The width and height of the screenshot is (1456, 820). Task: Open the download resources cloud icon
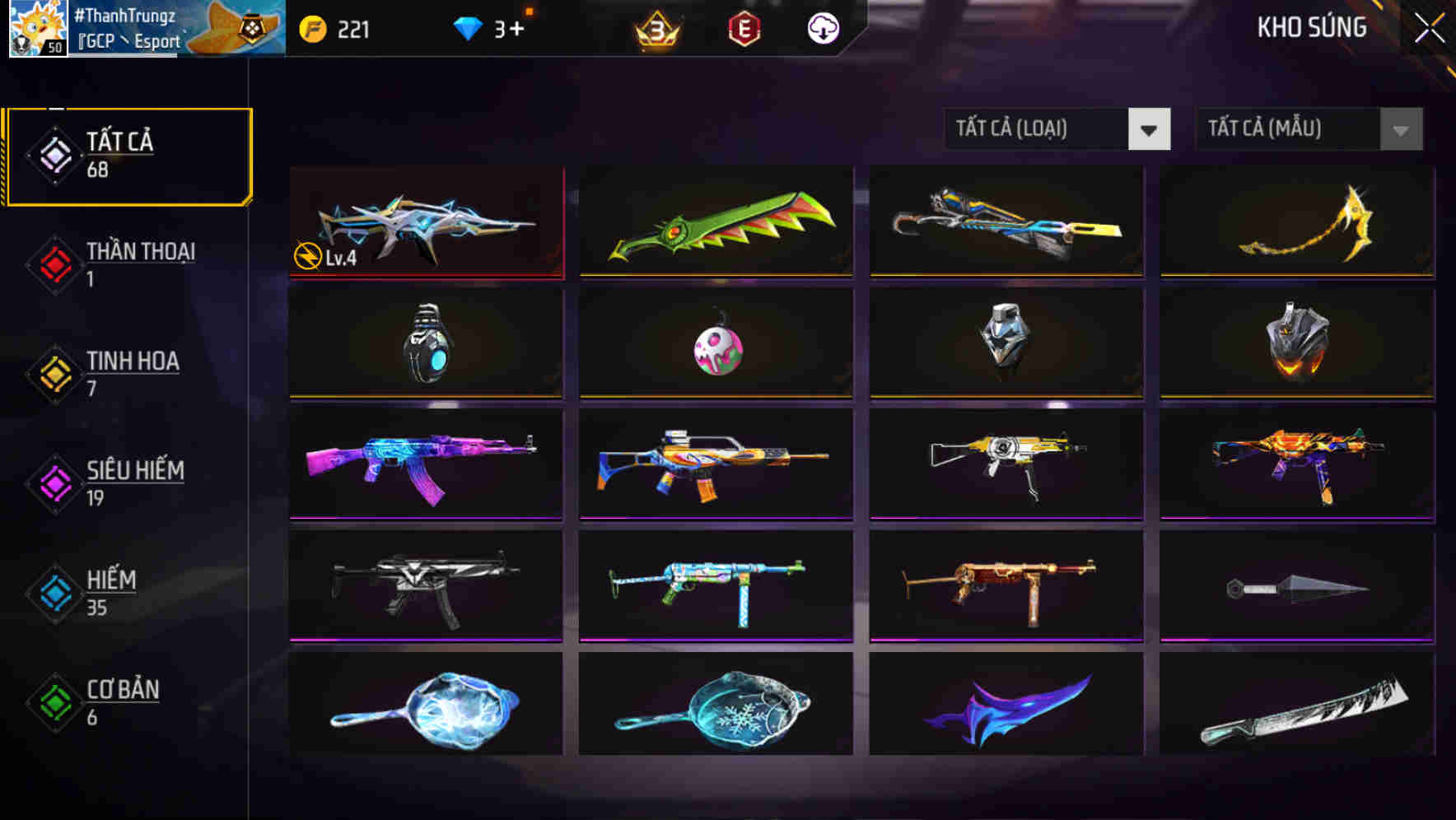click(x=822, y=29)
